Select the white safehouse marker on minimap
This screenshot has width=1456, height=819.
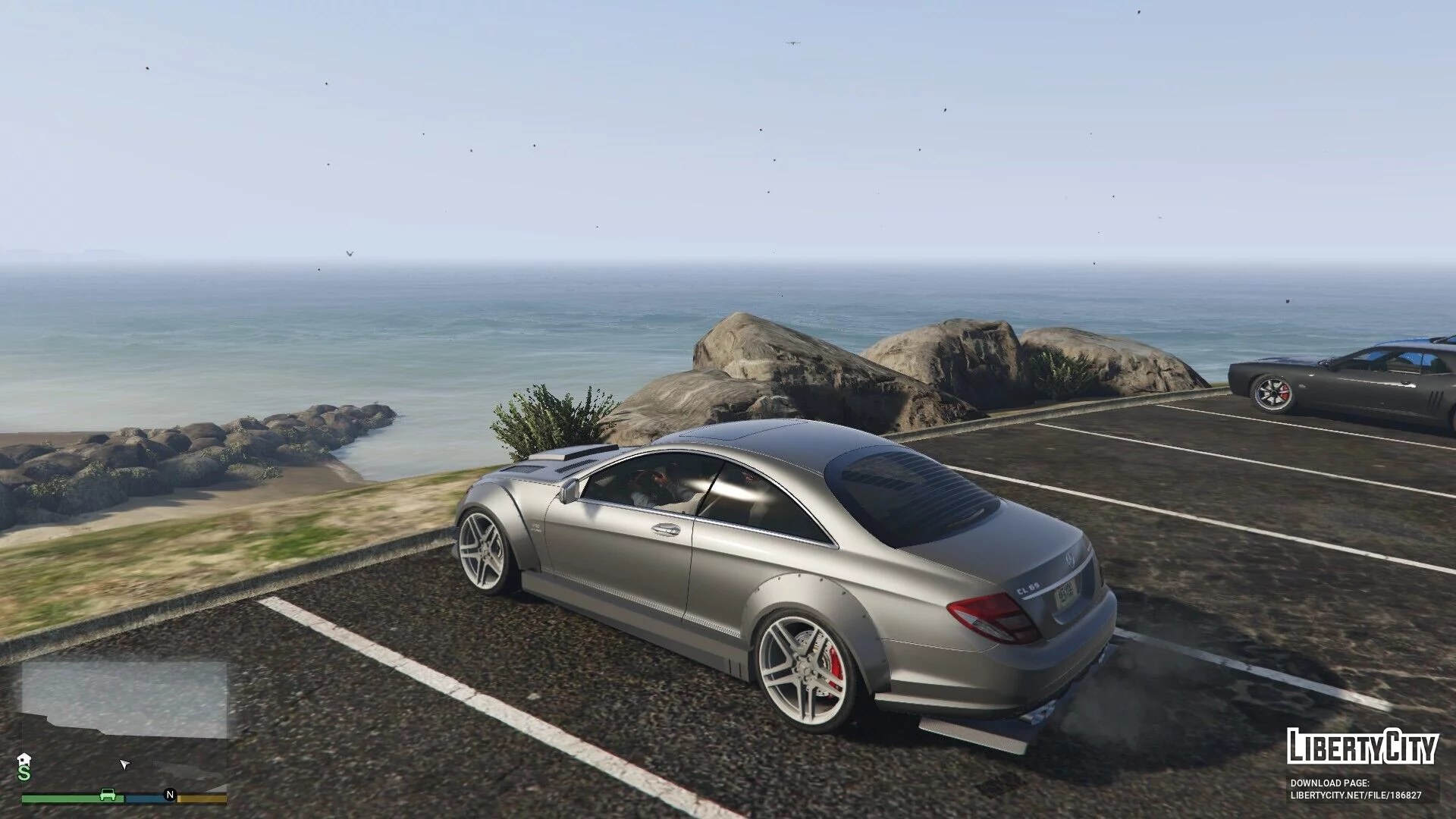(x=24, y=759)
